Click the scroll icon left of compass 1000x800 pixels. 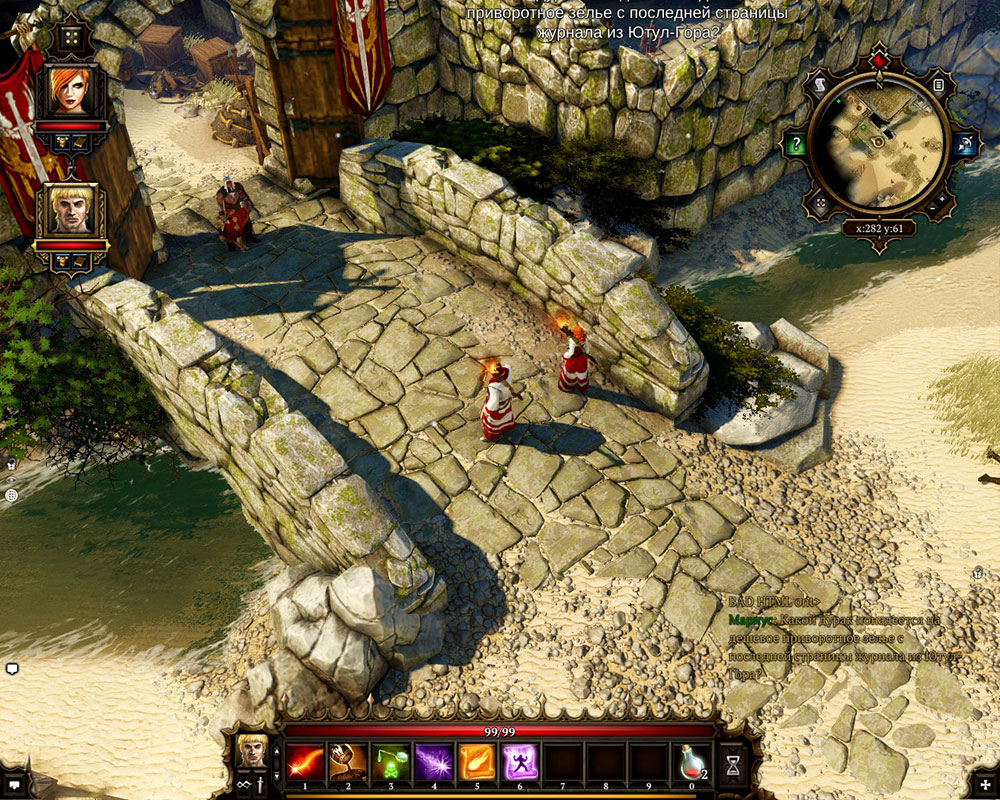click(820, 84)
